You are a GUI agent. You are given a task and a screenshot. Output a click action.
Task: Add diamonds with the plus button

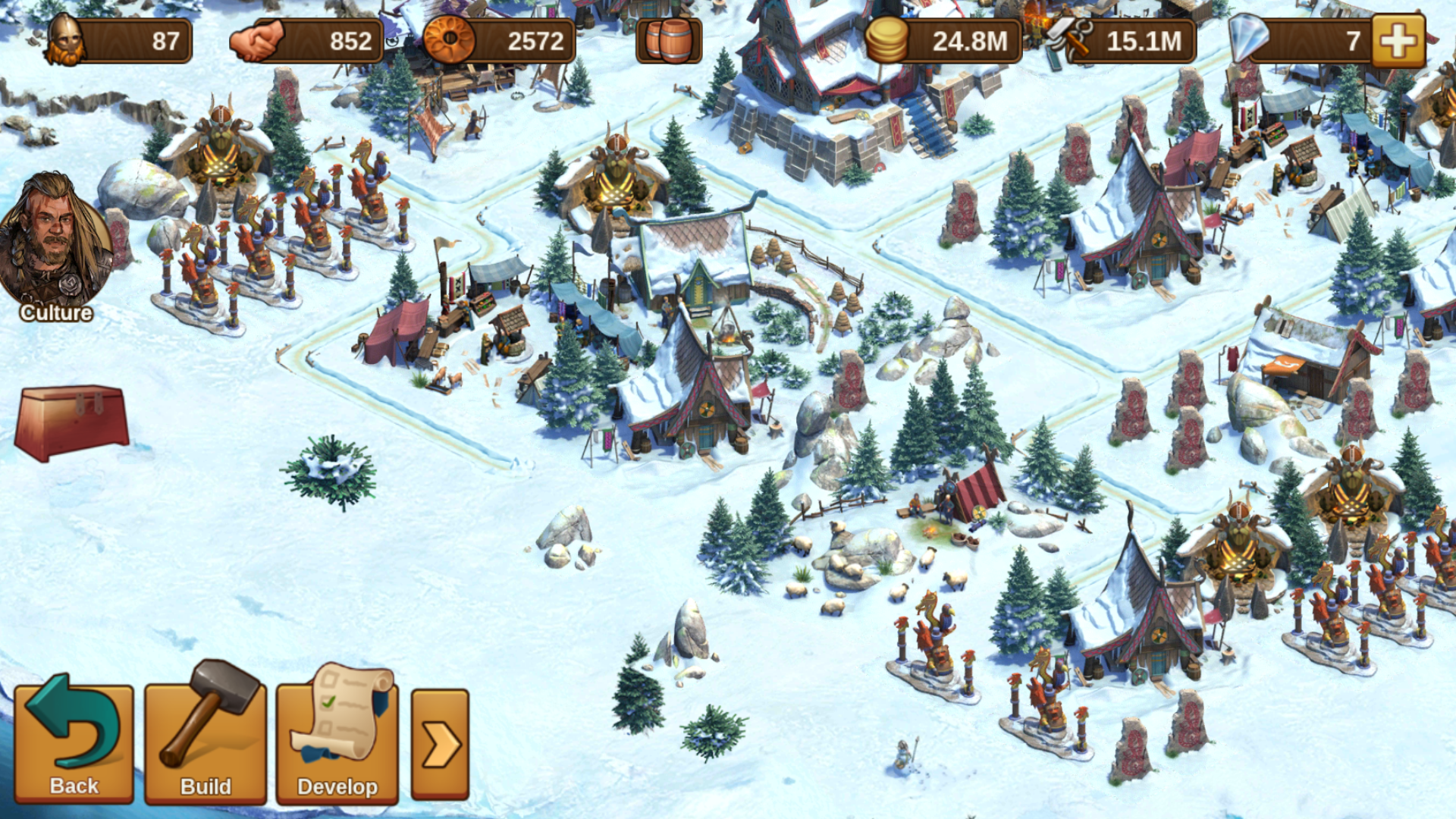tap(1398, 41)
